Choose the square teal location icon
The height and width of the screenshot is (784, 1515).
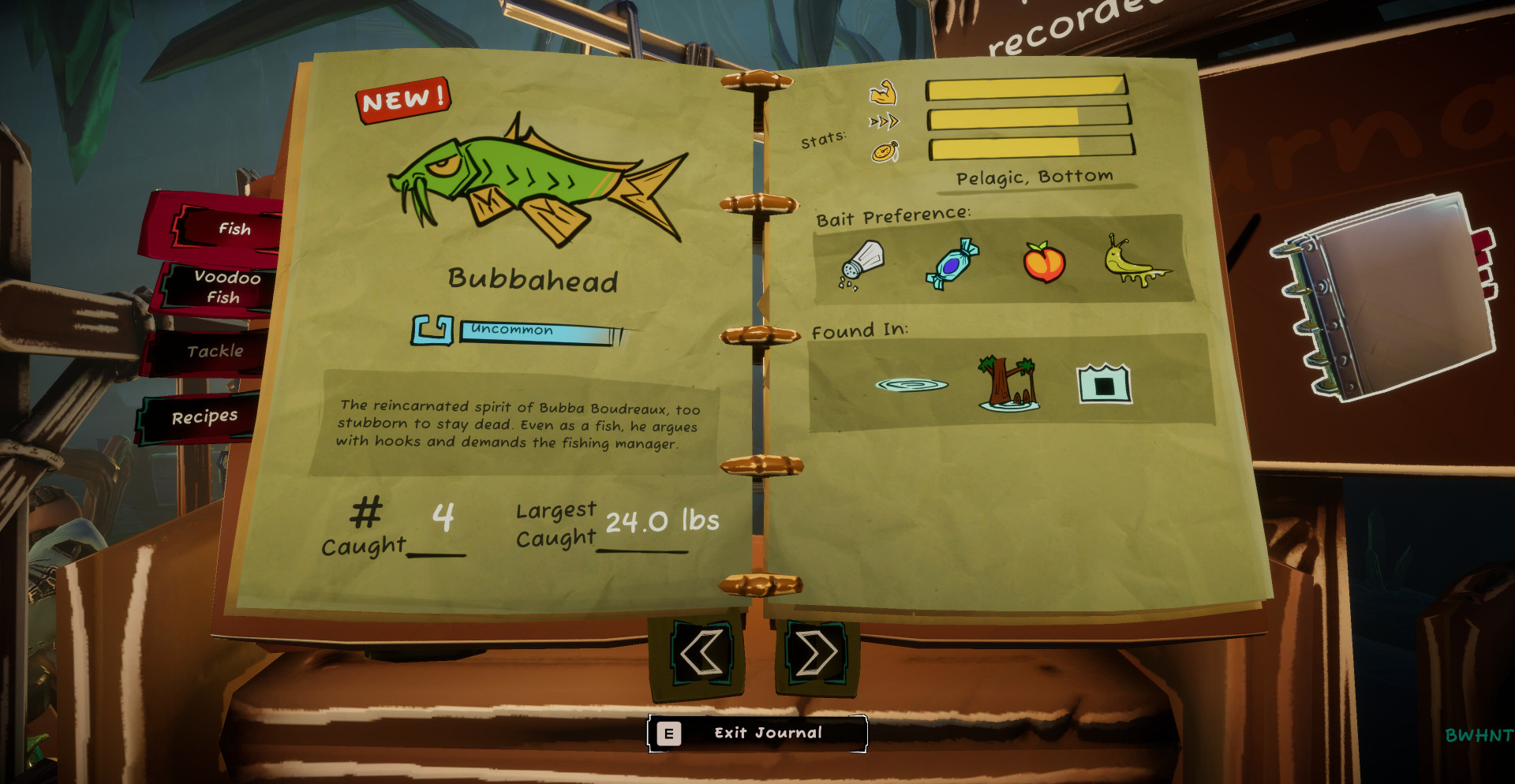(x=1105, y=384)
